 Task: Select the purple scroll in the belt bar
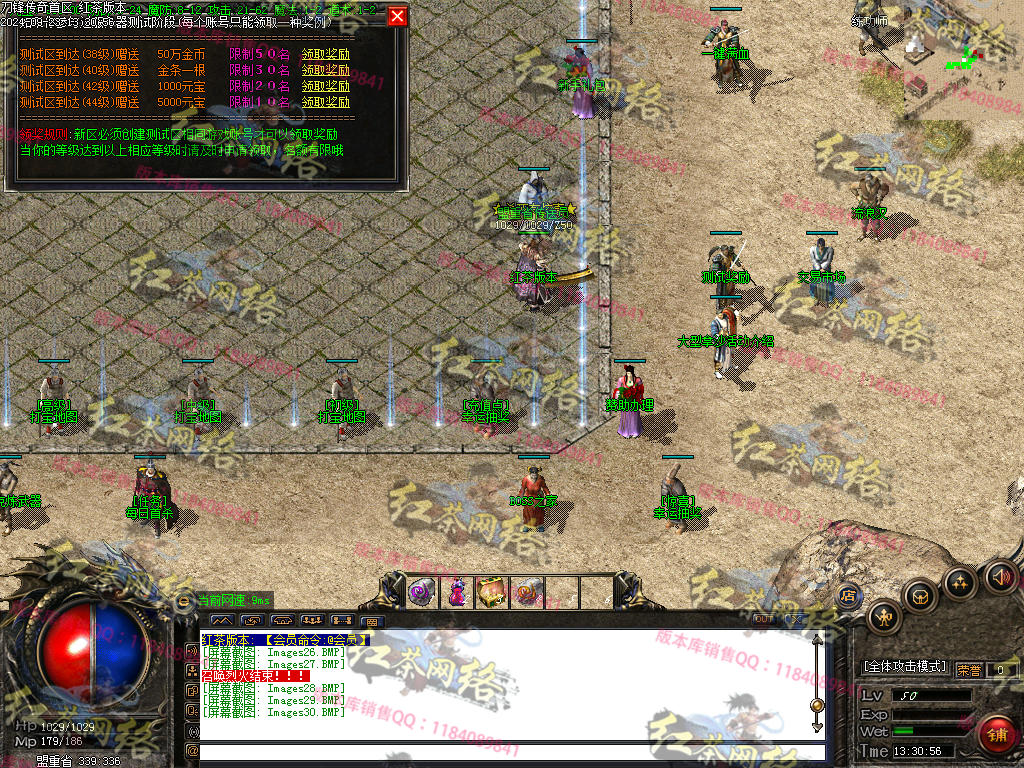pyautogui.click(x=421, y=592)
